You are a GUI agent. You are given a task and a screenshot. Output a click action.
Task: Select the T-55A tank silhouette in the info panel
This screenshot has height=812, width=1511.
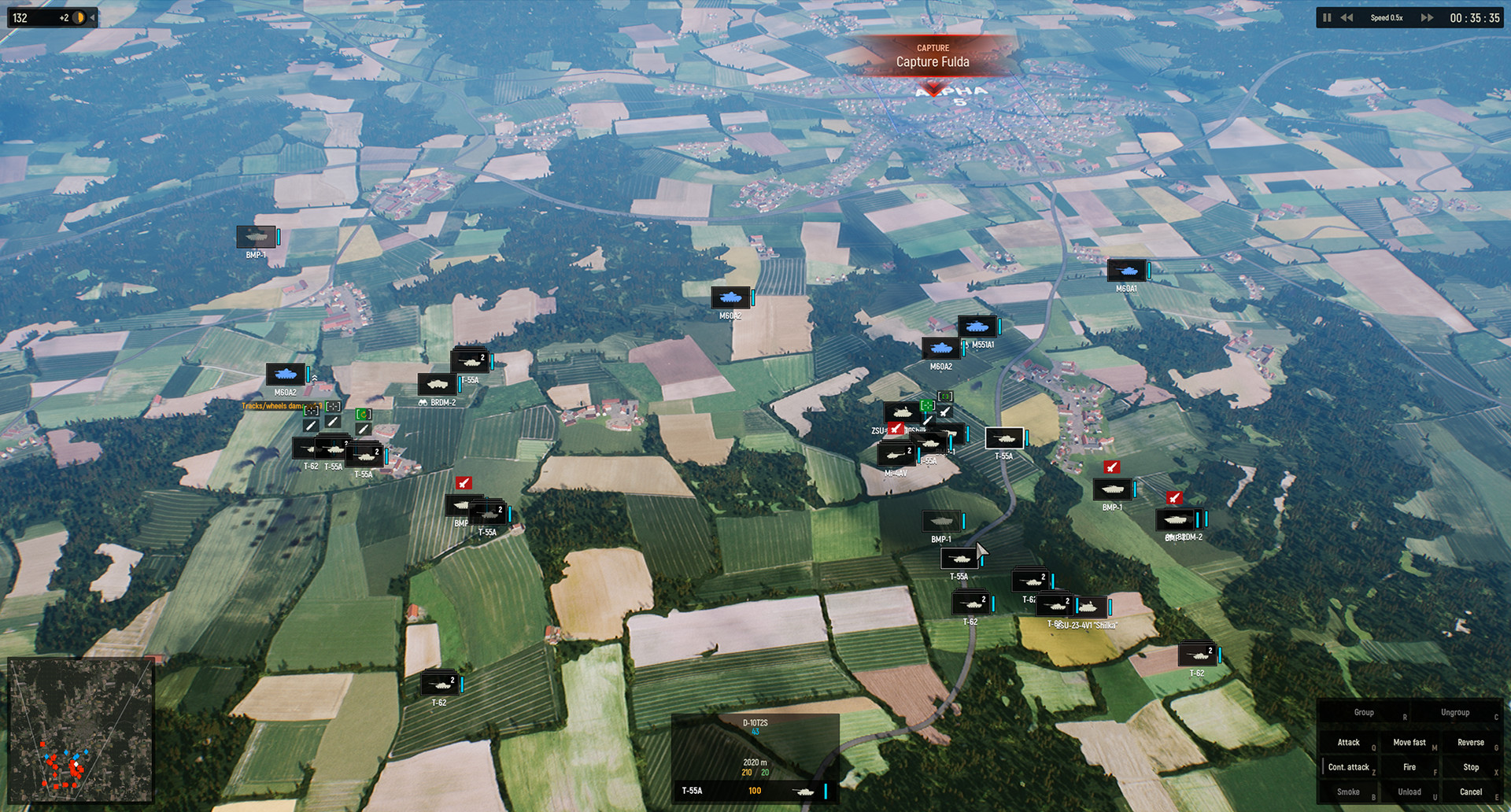[804, 792]
